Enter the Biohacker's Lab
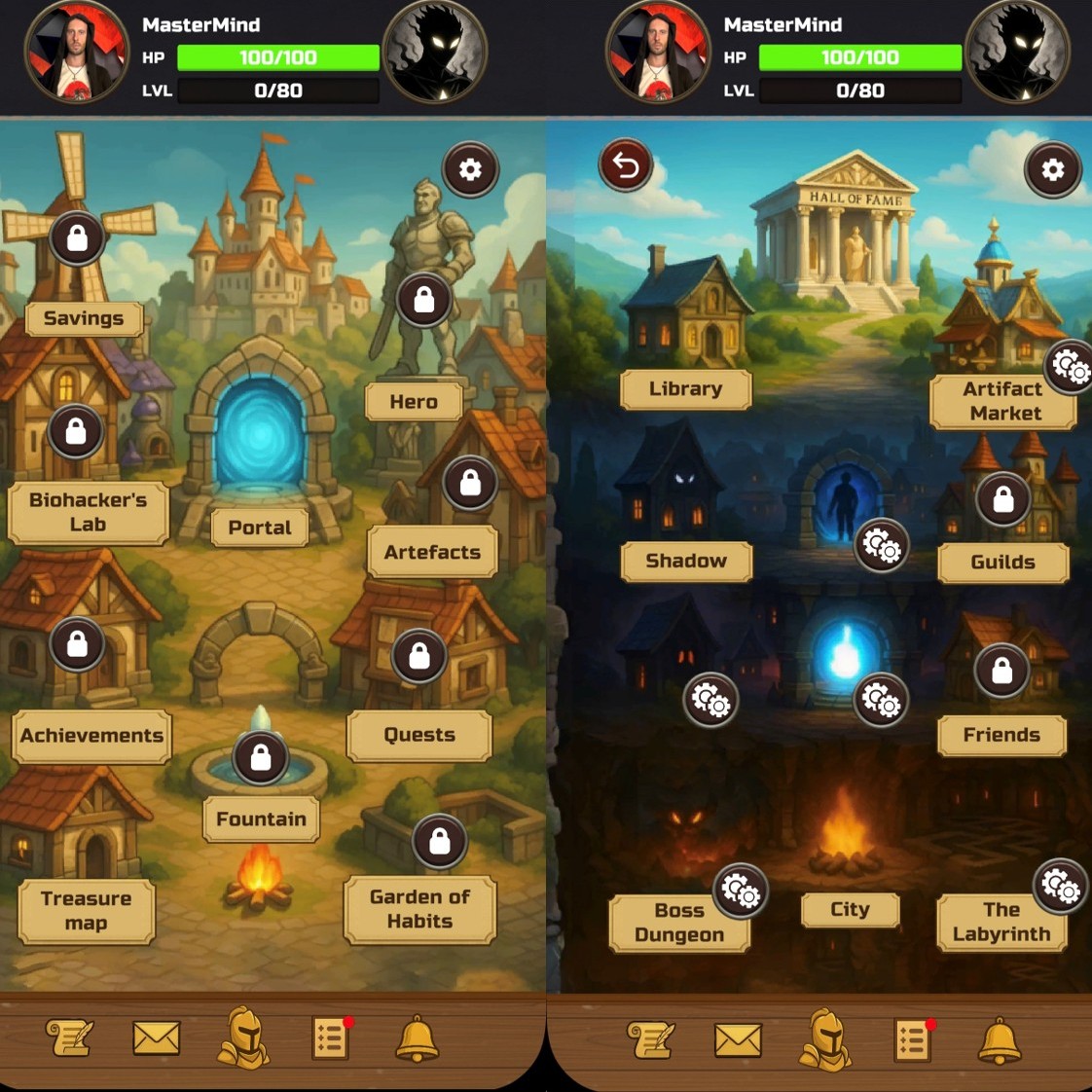1092x1092 pixels. click(x=88, y=512)
